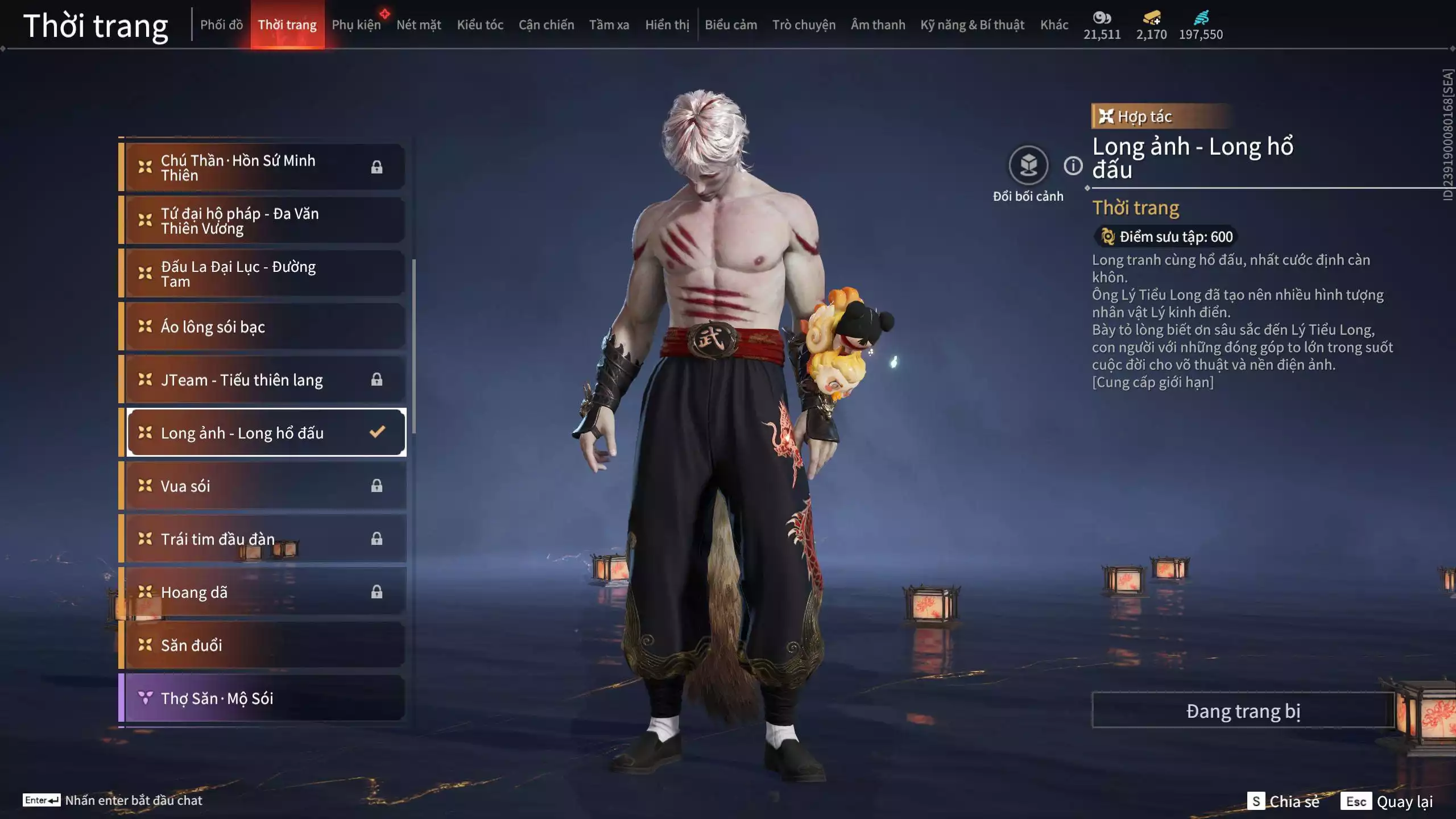
Task: Go back with Quay lại
Action: [1387, 801]
